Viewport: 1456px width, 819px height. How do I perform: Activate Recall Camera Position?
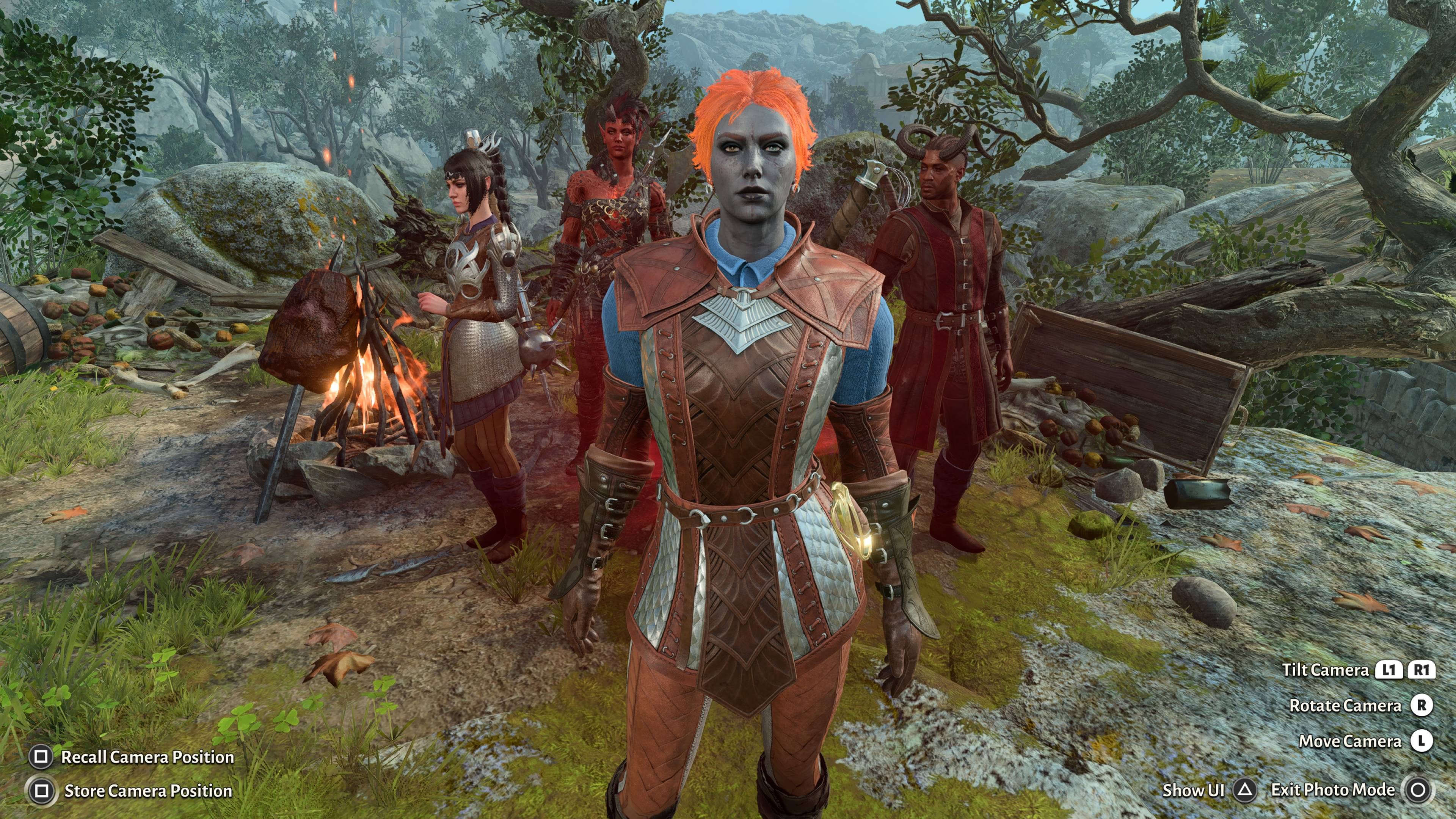[147, 757]
